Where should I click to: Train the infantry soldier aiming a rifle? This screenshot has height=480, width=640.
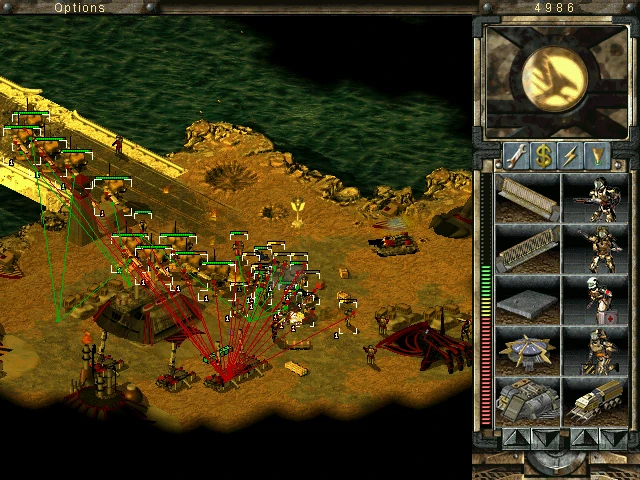click(x=598, y=198)
